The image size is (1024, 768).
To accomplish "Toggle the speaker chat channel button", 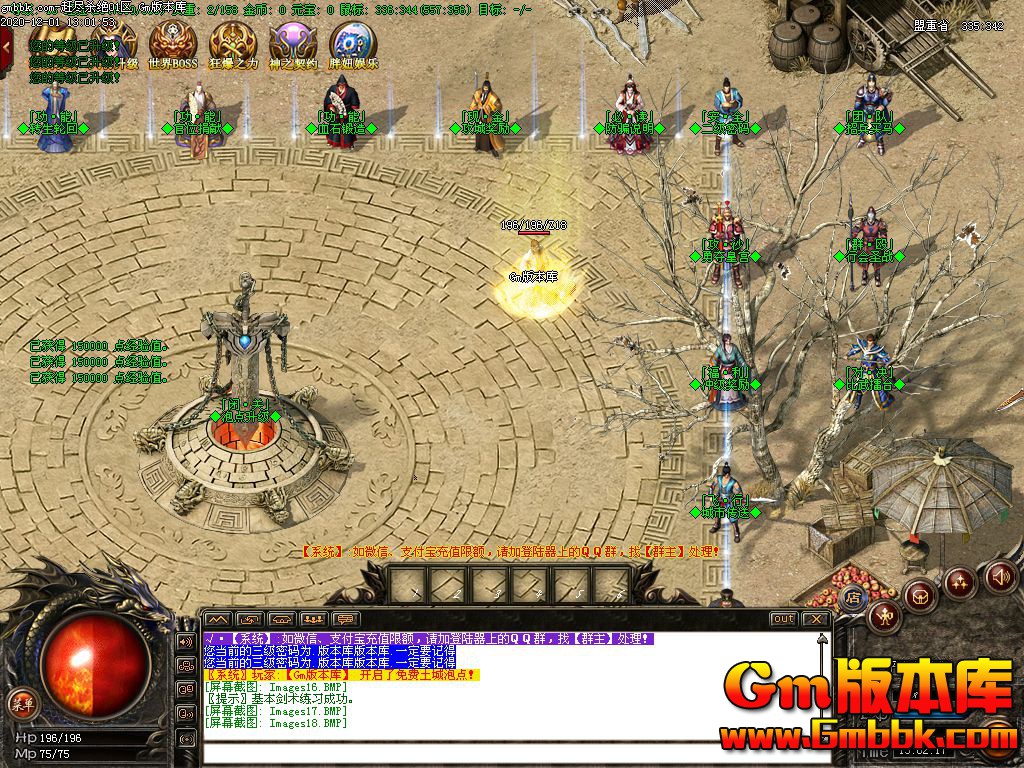I will point(186,641).
